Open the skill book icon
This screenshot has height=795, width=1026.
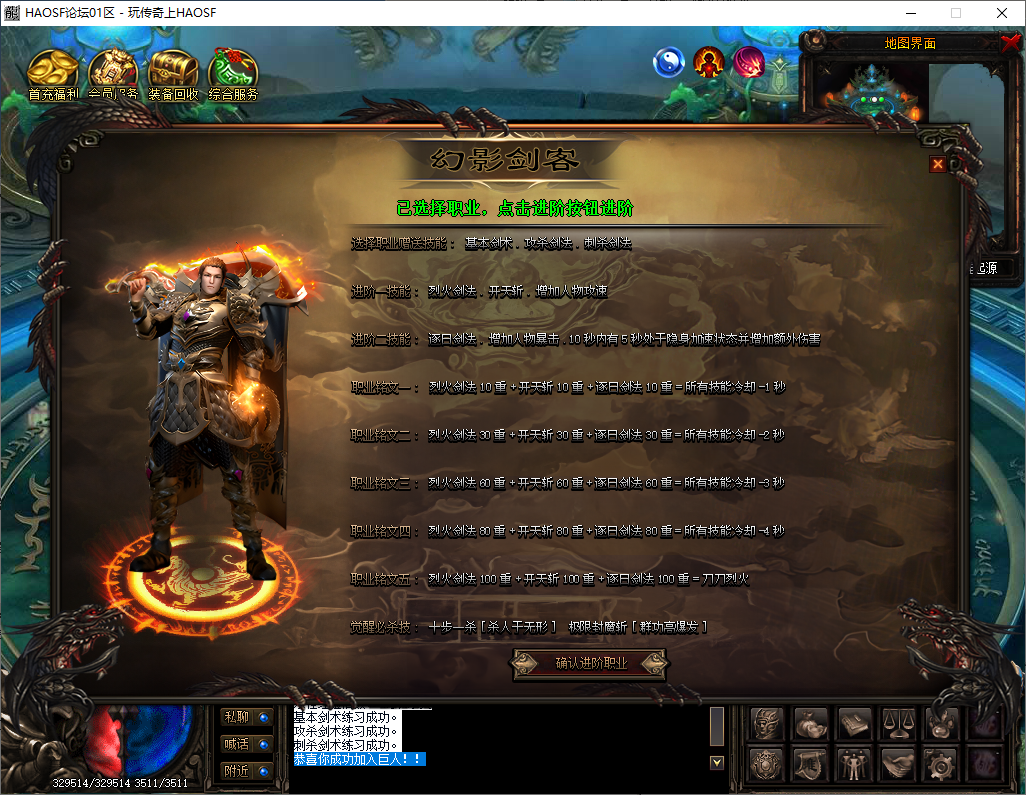pyautogui.click(x=854, y=724)
